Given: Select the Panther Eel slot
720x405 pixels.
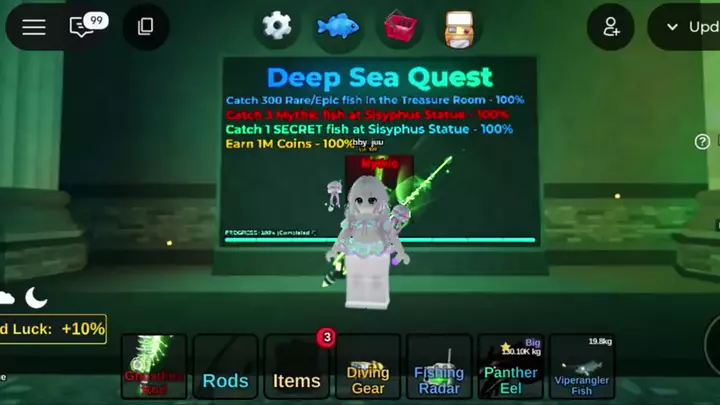Looking at the screenshot, I should pyautogui.click(x=510, y=367).
